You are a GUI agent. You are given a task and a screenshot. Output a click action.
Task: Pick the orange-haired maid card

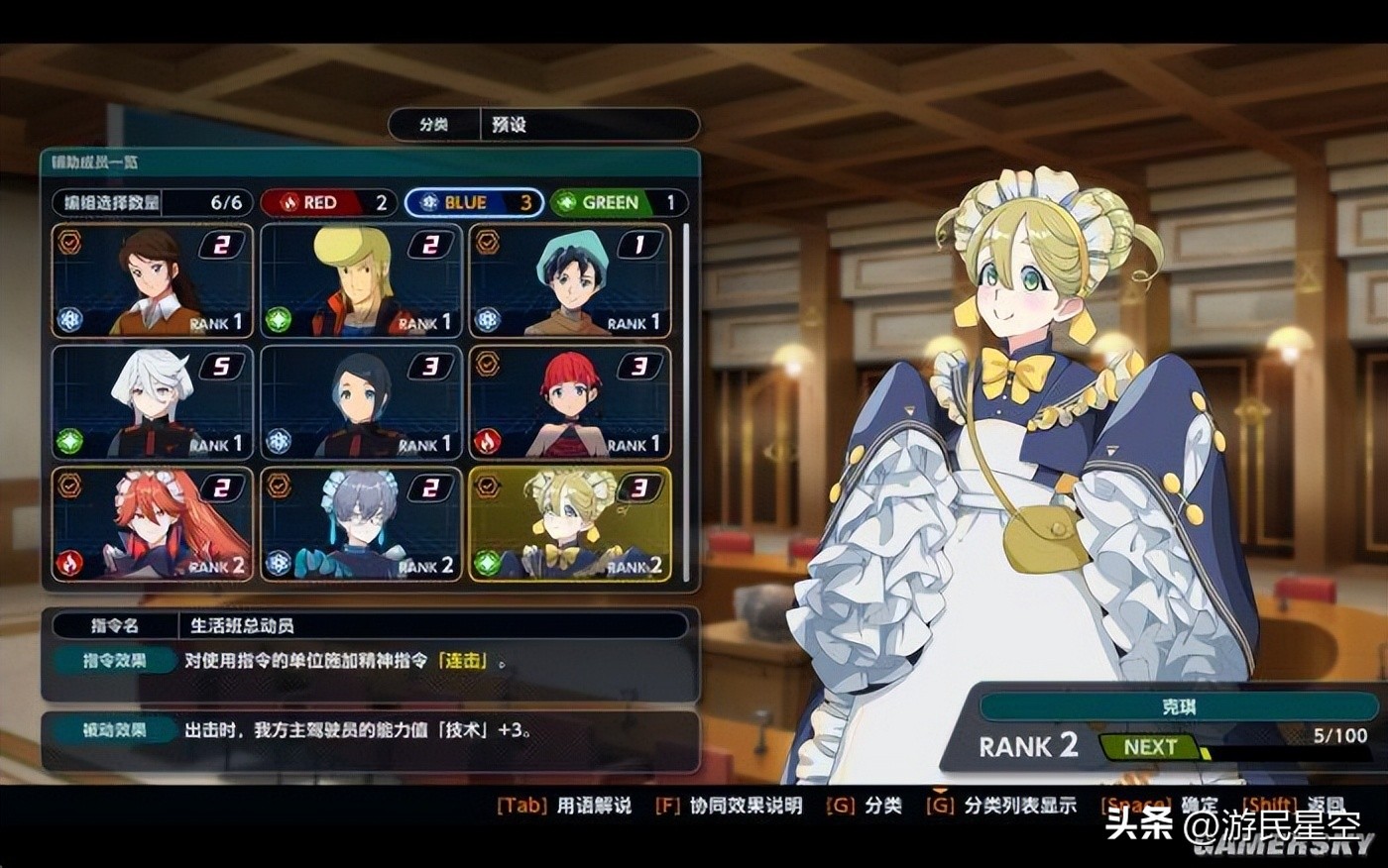[x=153, y=524]
